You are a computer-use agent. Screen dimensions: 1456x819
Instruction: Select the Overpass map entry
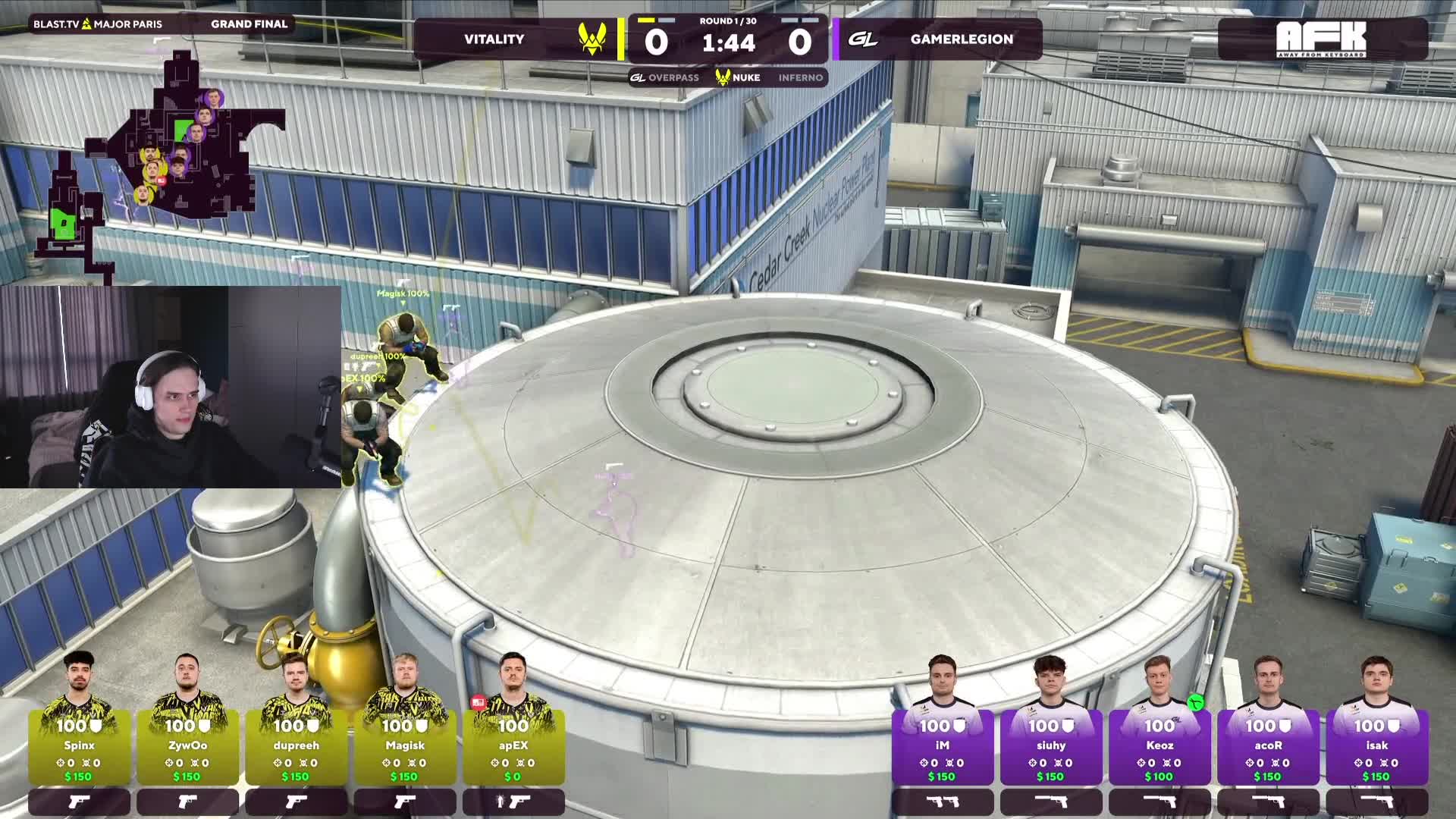[x=665, y=77]
